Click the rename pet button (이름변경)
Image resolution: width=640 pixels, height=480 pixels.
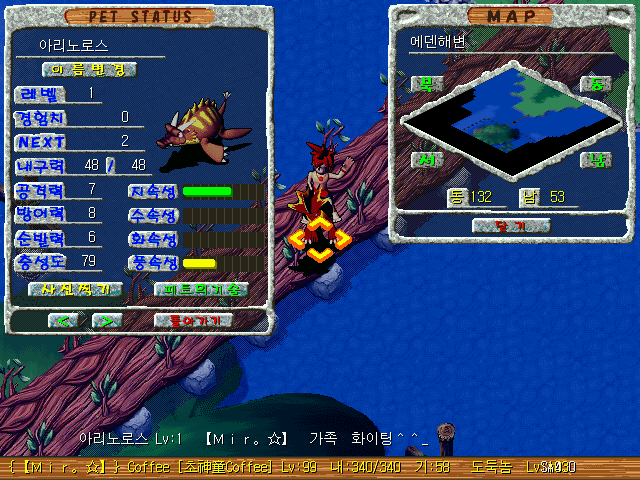tap(89, 69)
